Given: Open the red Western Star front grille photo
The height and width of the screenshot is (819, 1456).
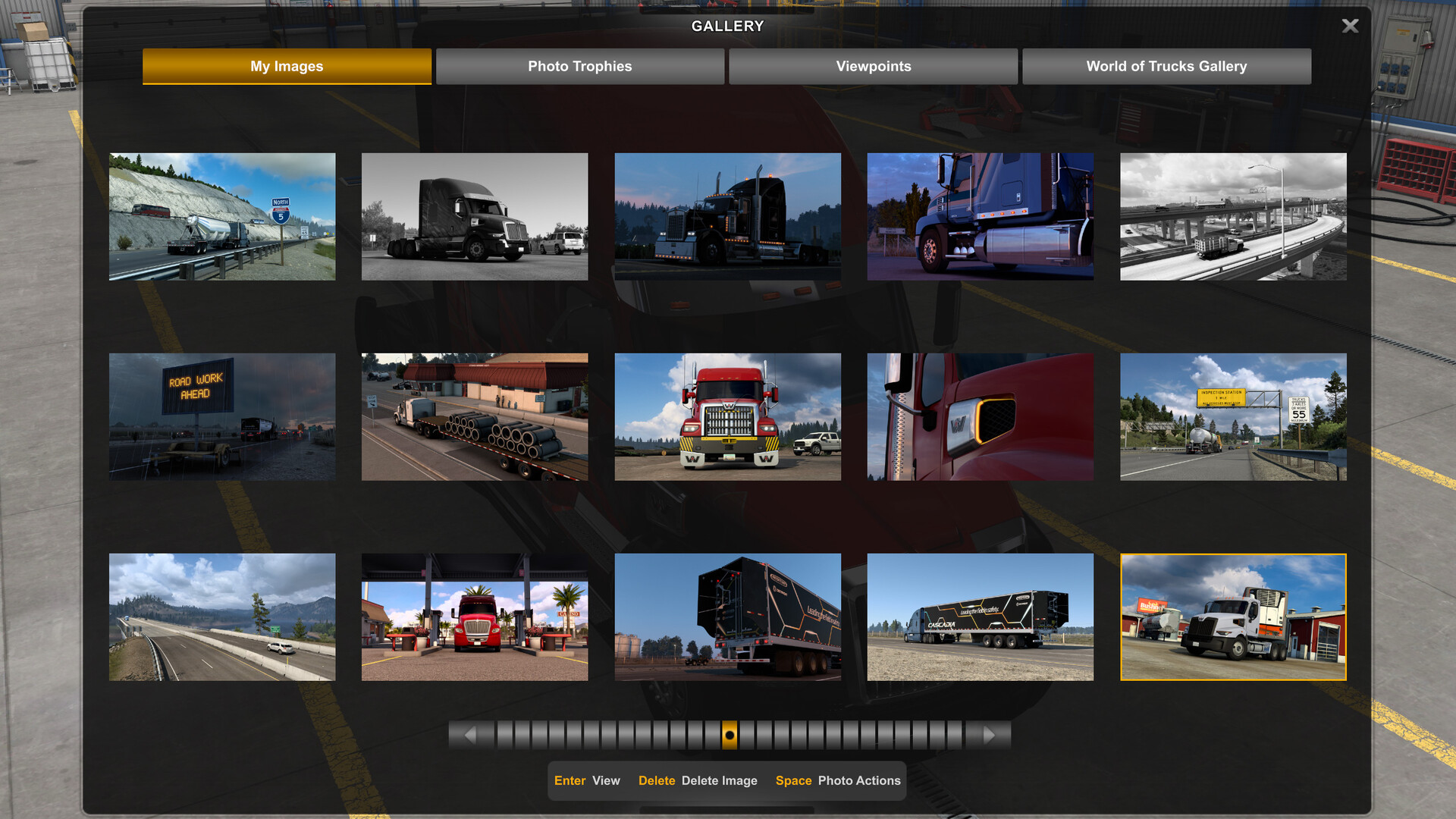Looking at the screenshot, I should 727,416.
